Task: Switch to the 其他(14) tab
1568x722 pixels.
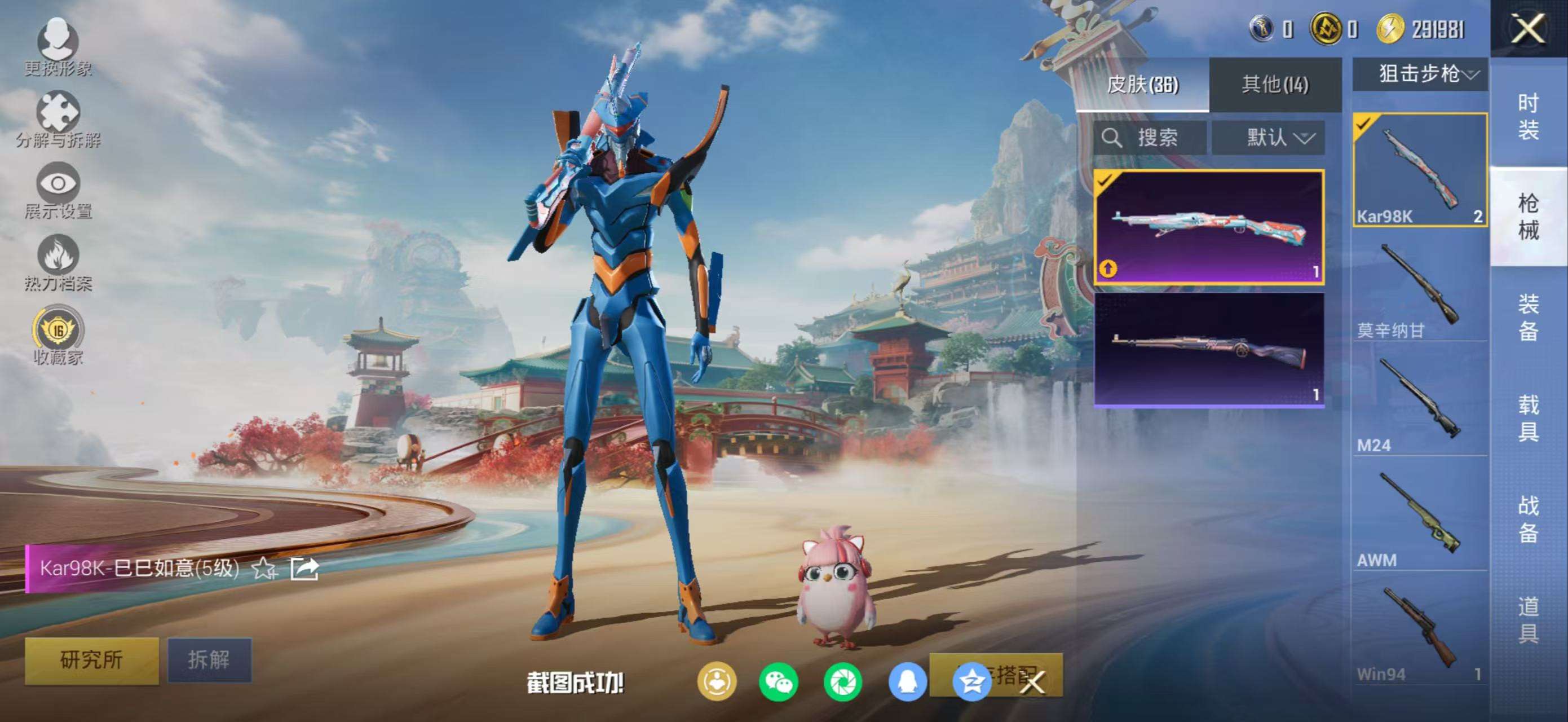Action: tap(1275, 85)
